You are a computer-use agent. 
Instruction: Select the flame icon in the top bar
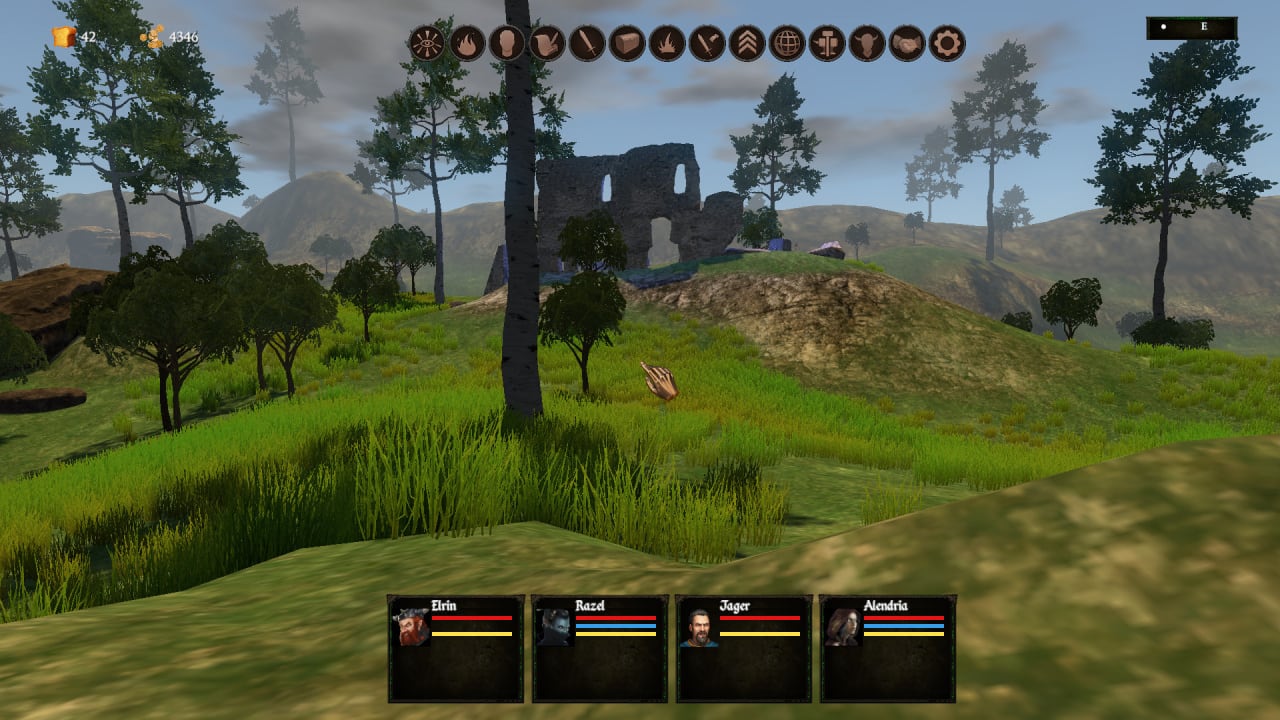click(x=467, y=43)
